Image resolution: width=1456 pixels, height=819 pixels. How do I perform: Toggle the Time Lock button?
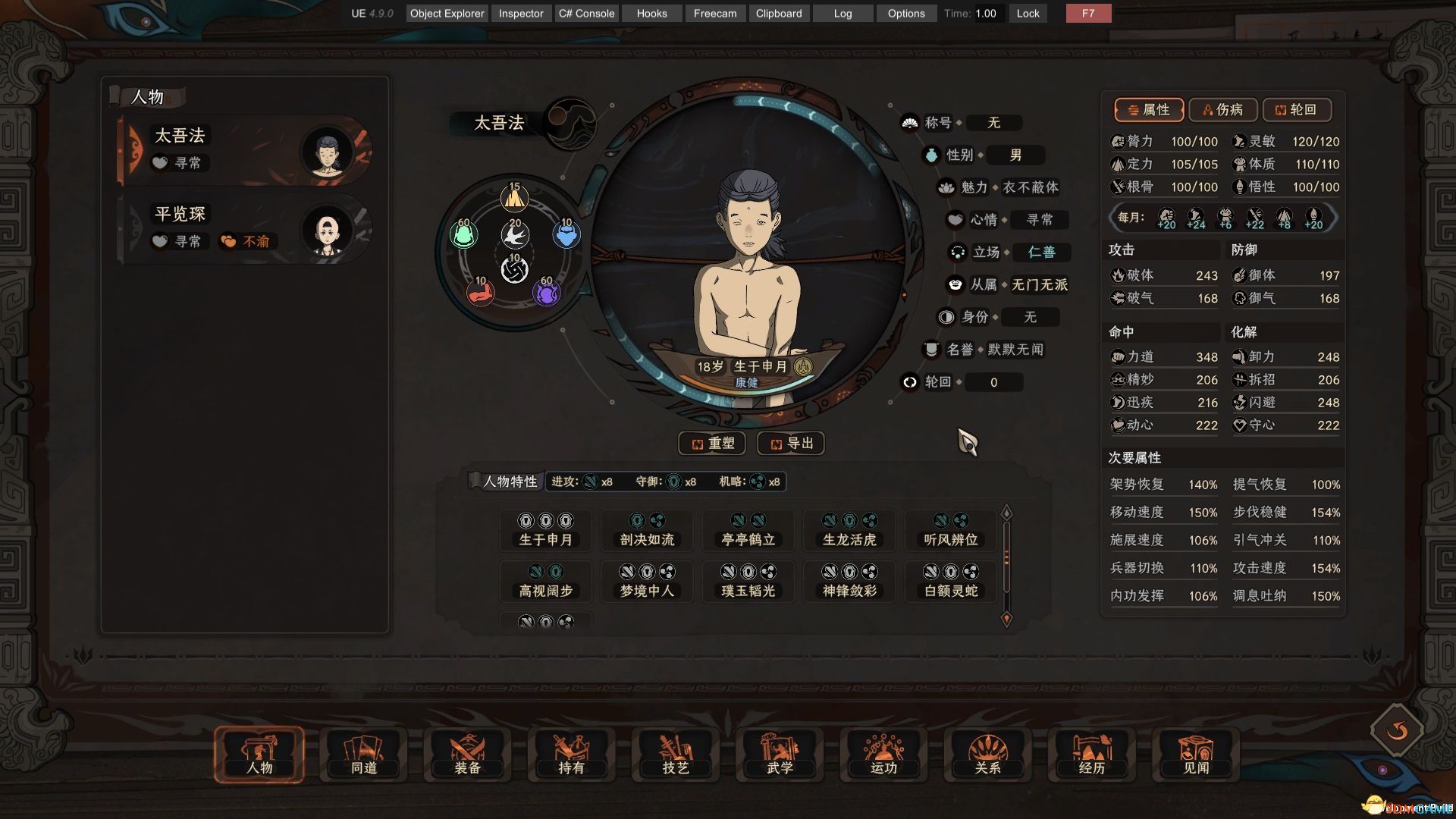(x=1028, y=13)
